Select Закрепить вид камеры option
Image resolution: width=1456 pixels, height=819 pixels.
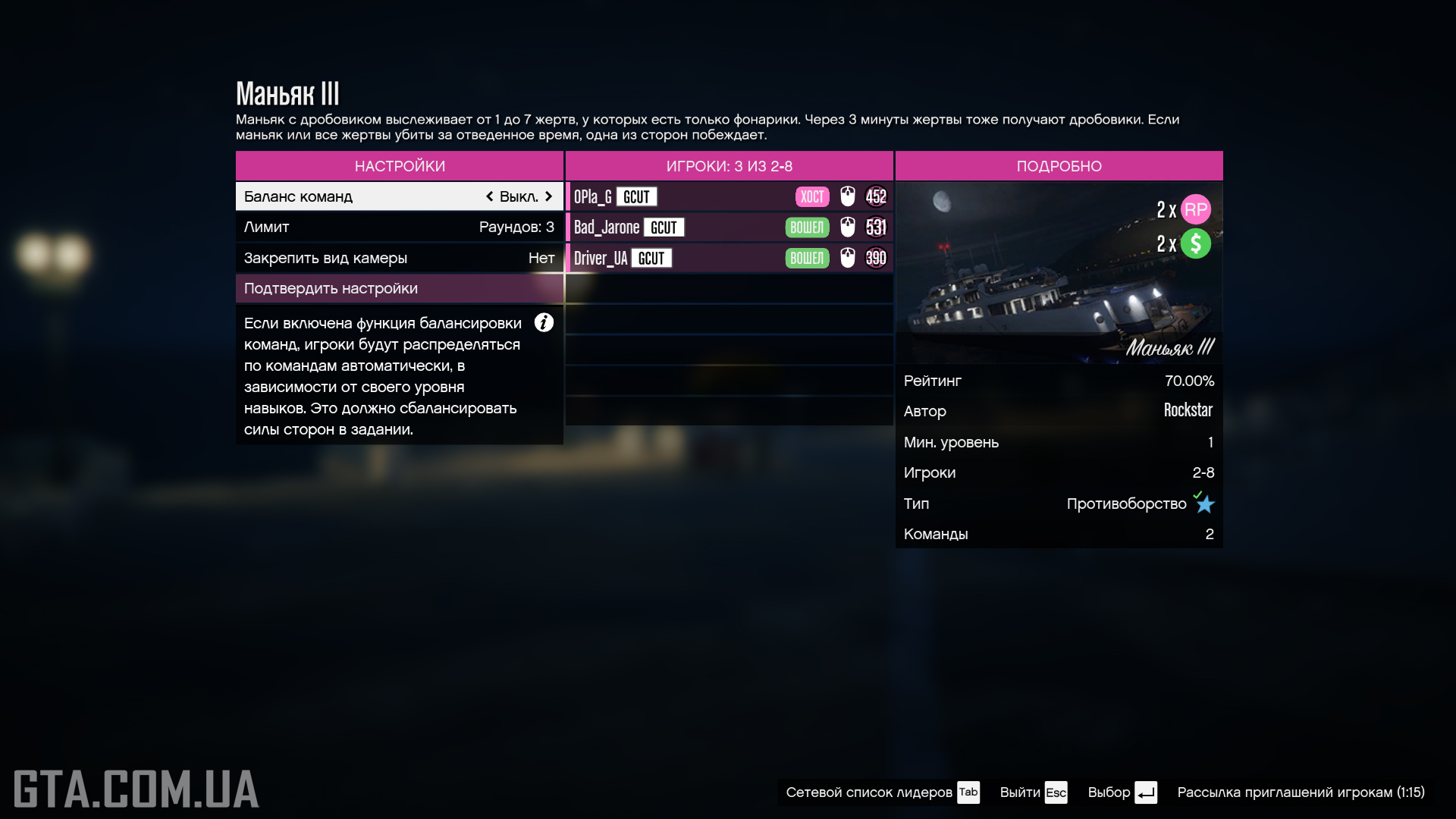click(x=399, y=258)
